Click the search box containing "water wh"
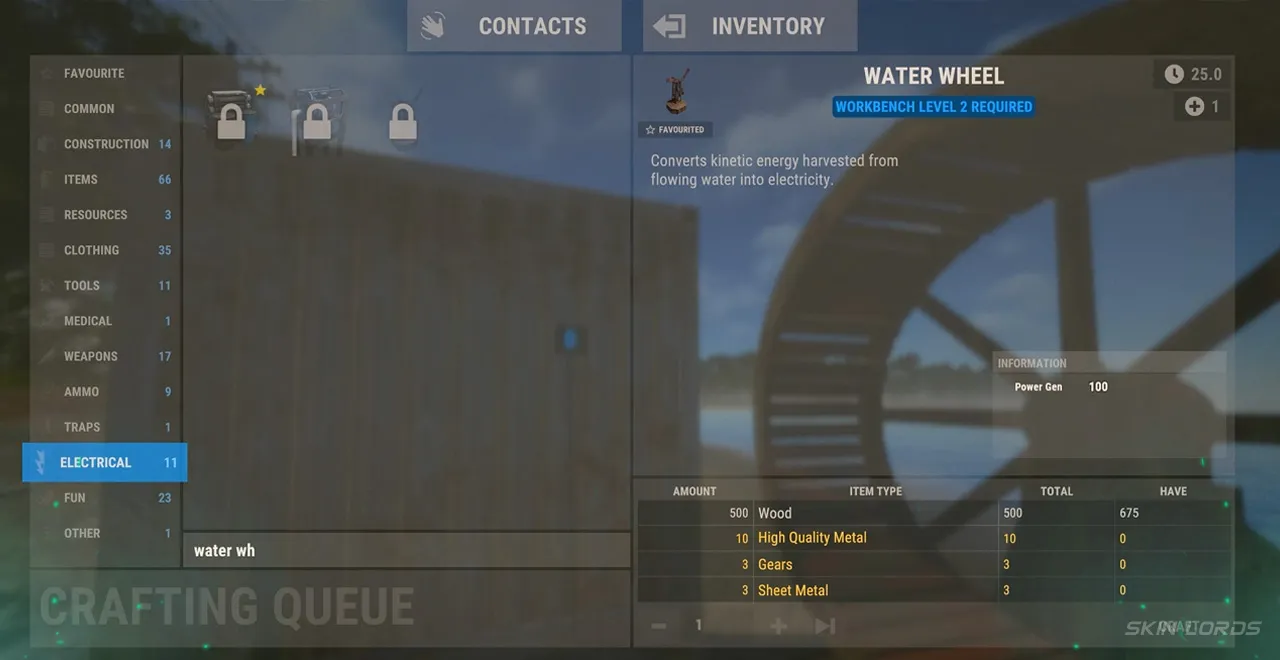Image resolution: width=1280 pixels, height=660 pixels. pyautogui.click(x=406, y=551)
